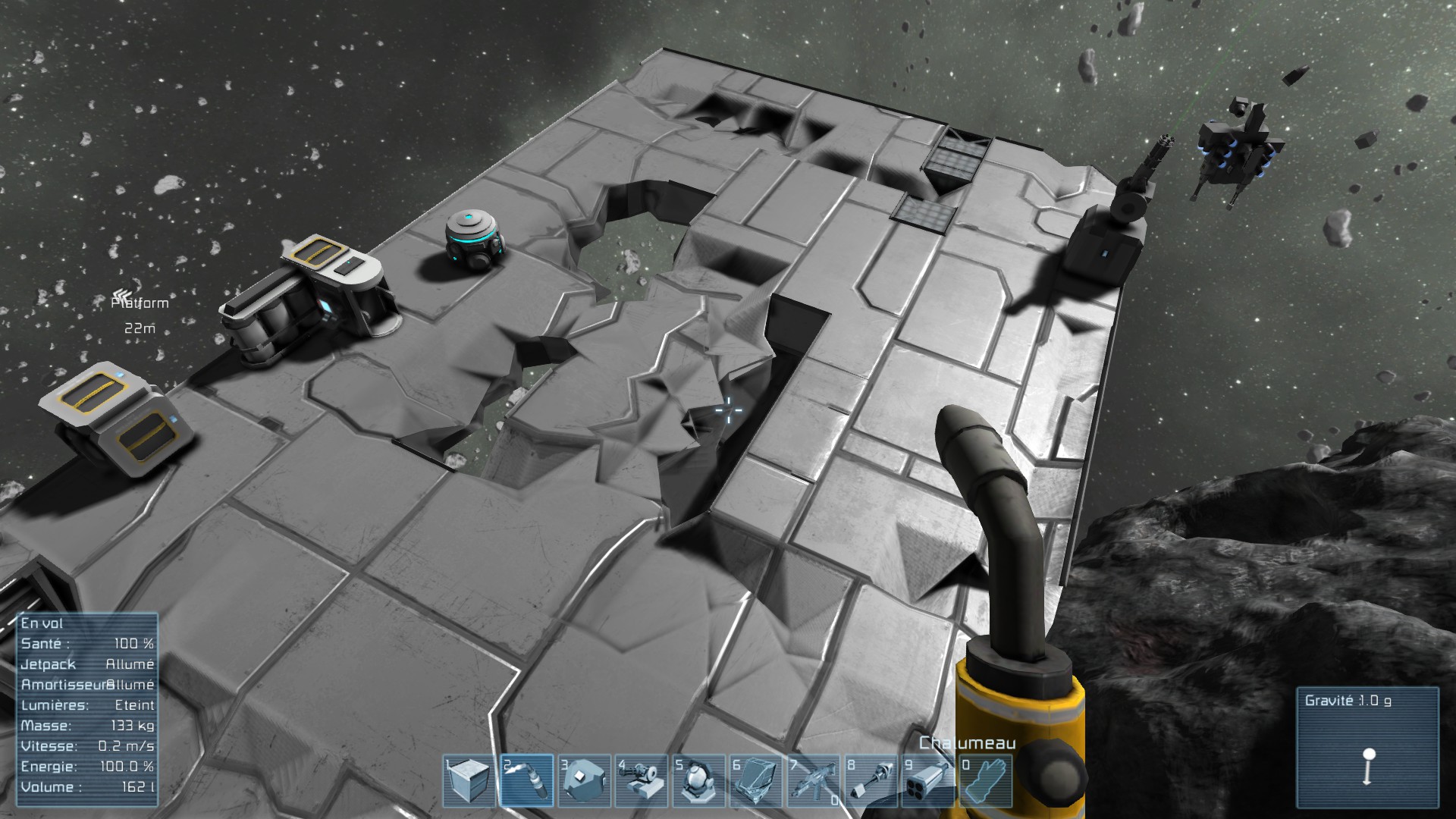Image resolution: width=1456 pixels, height=819 pixels.
Task: Select the welder torch hotbar slot
Action: 528,781
